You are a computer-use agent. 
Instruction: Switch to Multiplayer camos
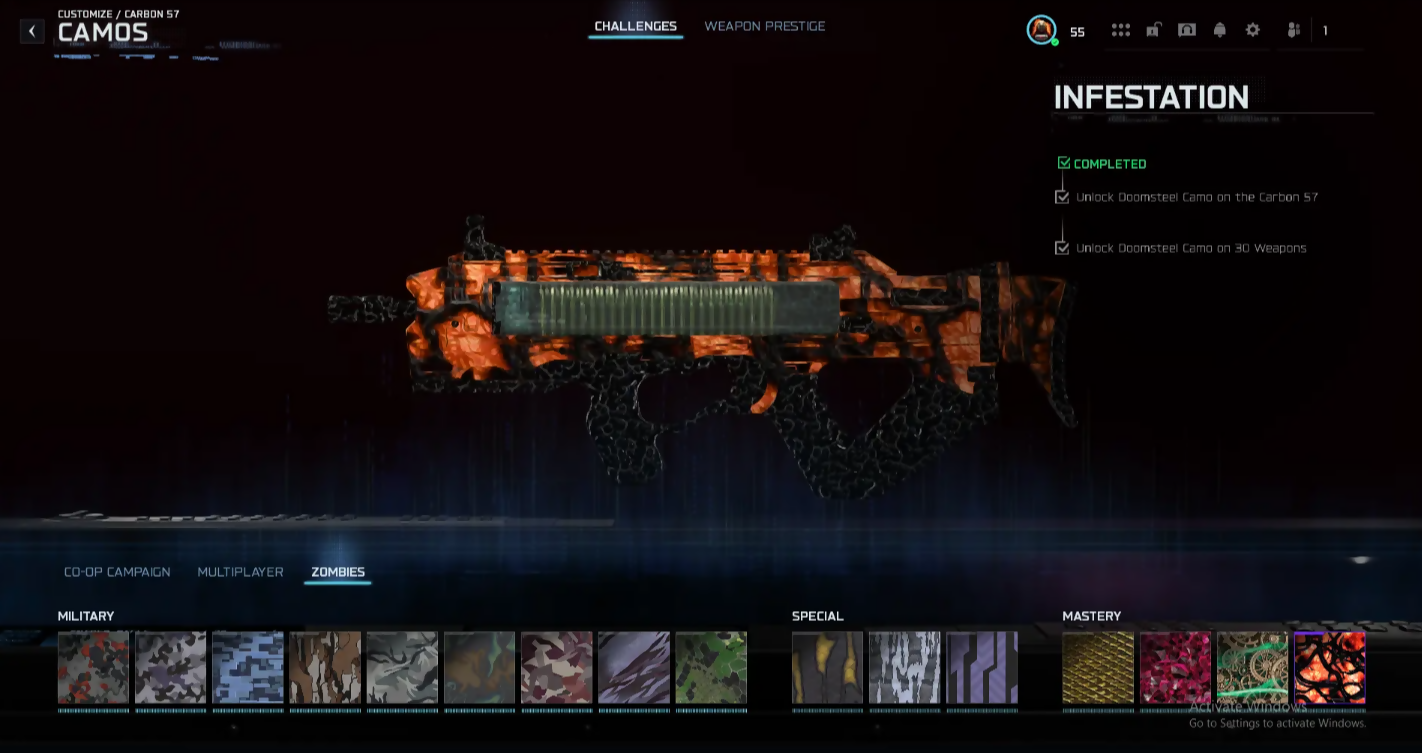click(x=240, y=572)
